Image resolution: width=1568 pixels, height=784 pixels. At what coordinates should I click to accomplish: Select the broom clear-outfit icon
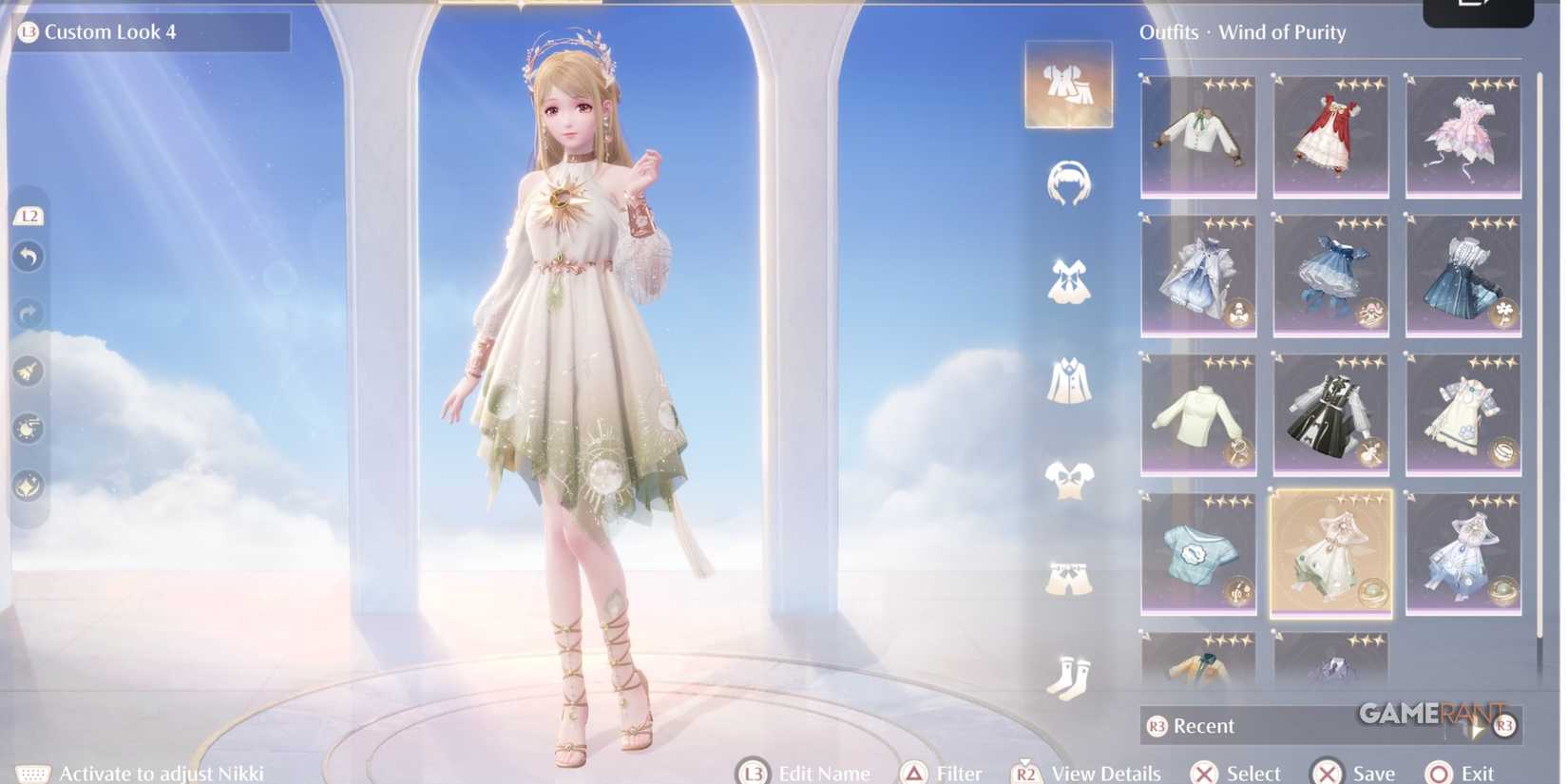[x=28, y=373]
